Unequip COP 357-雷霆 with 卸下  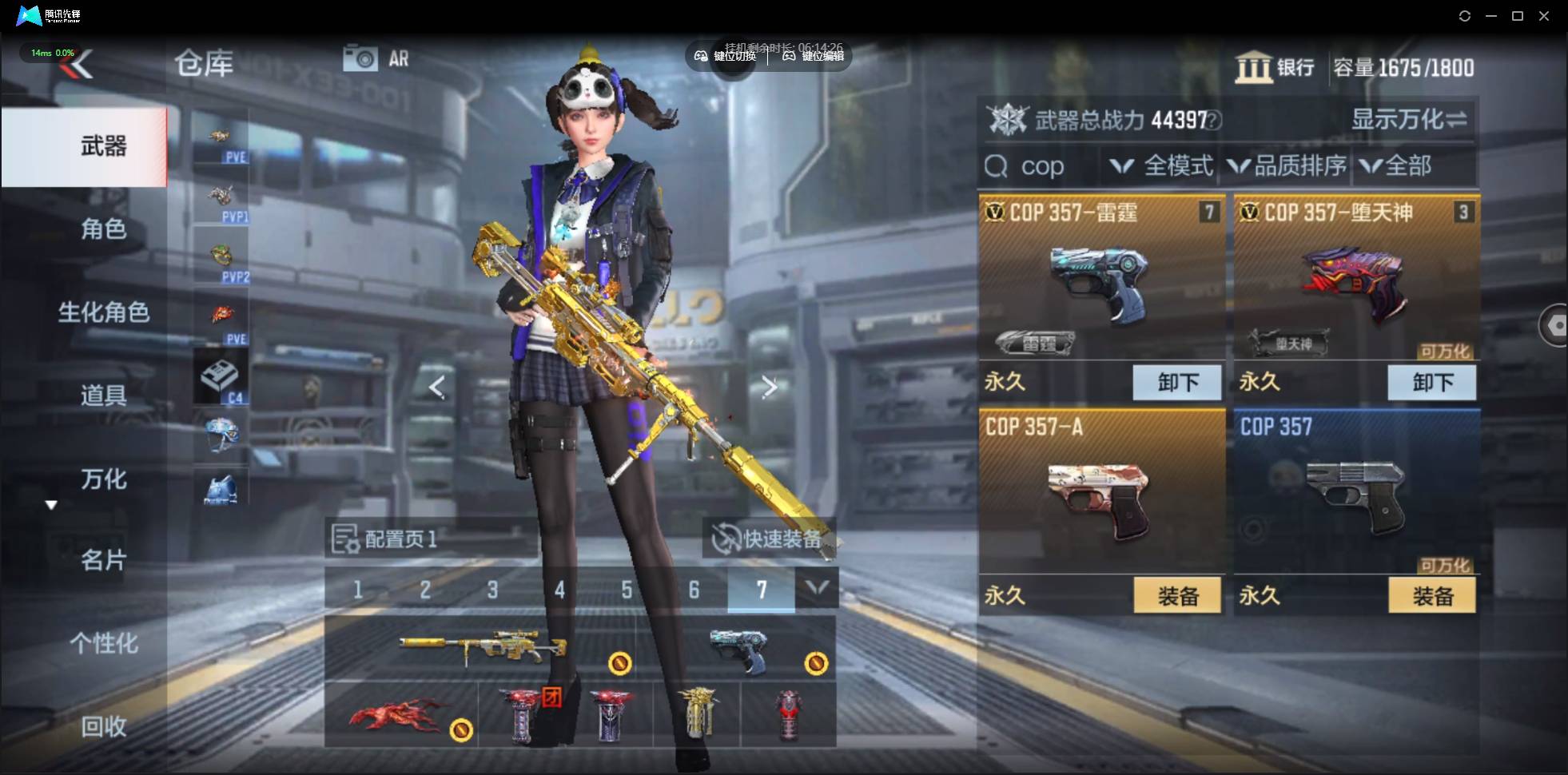click(1177, 382)
